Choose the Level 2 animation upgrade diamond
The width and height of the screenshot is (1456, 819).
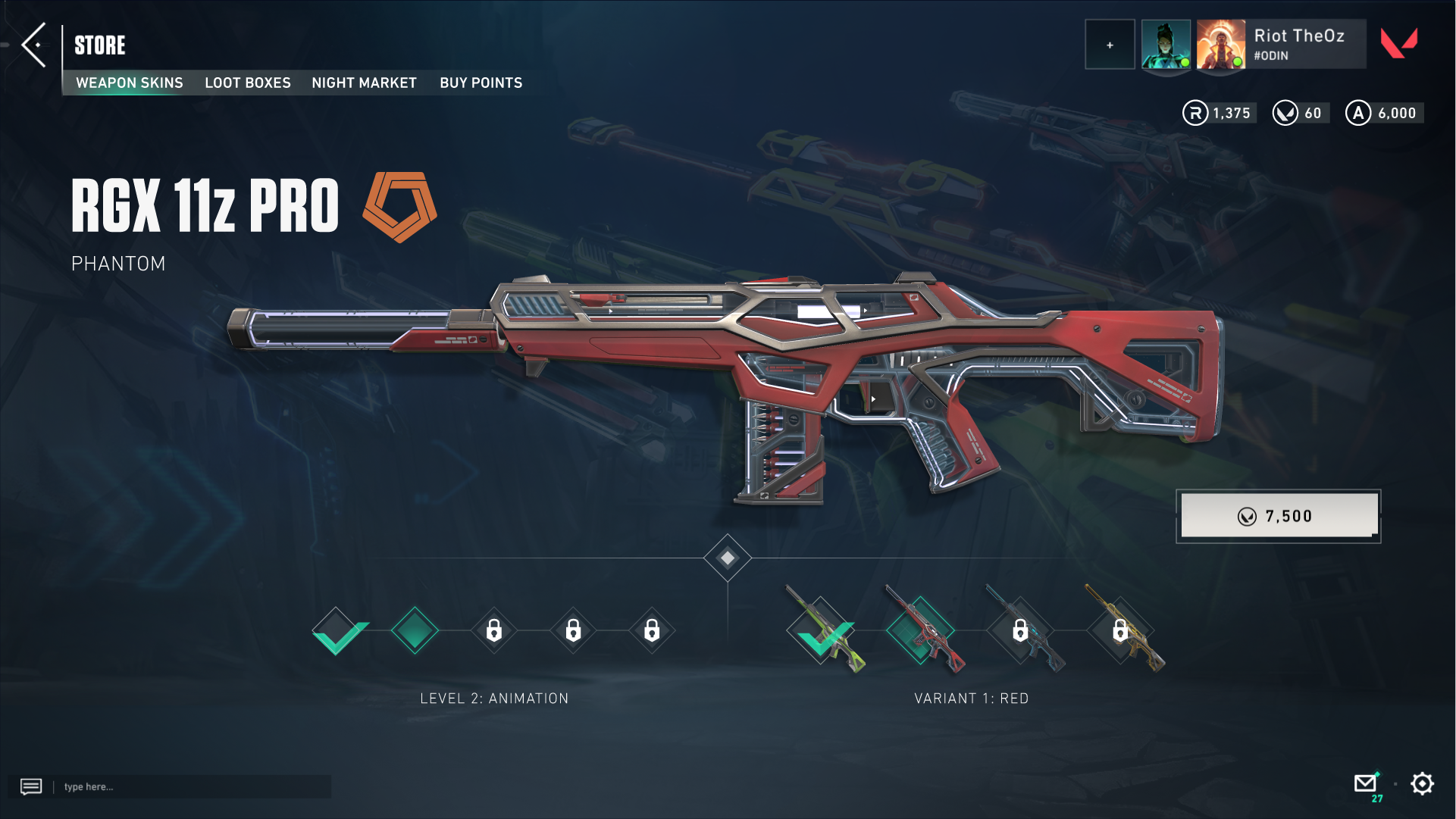pyautogui.click(x=415, y=630)
